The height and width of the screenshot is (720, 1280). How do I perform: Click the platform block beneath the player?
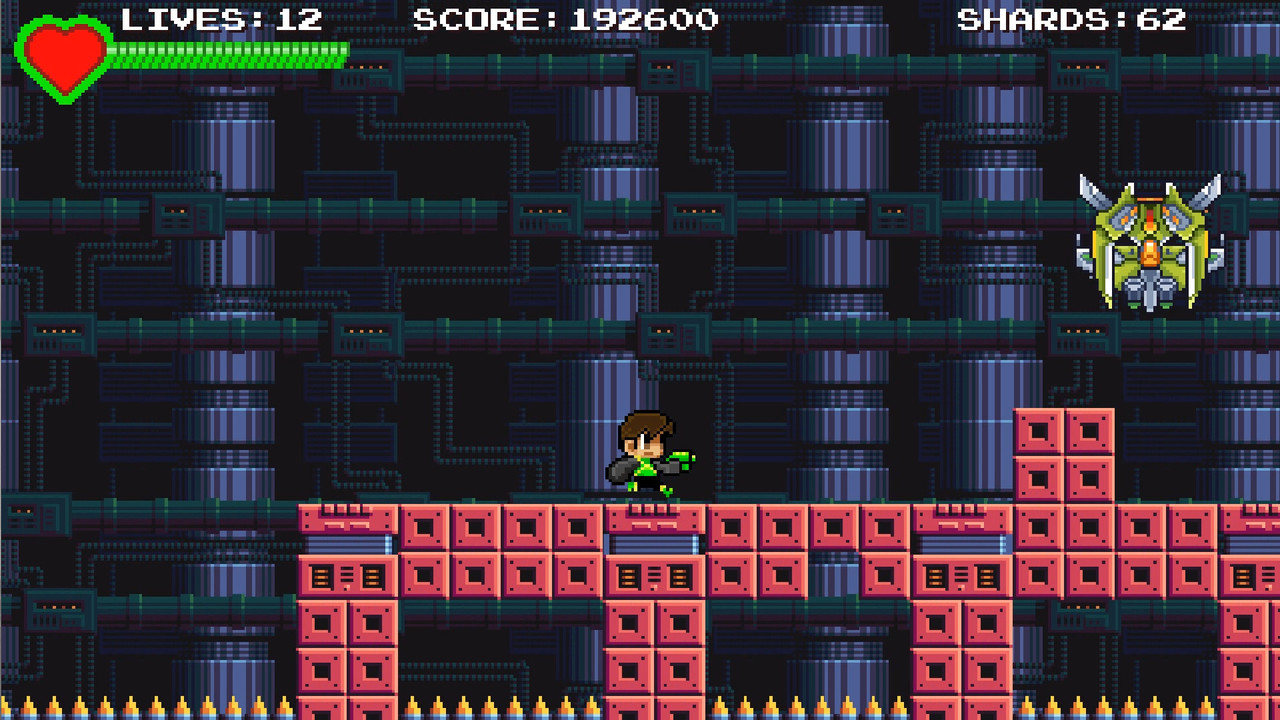click(x=650, y=520)
